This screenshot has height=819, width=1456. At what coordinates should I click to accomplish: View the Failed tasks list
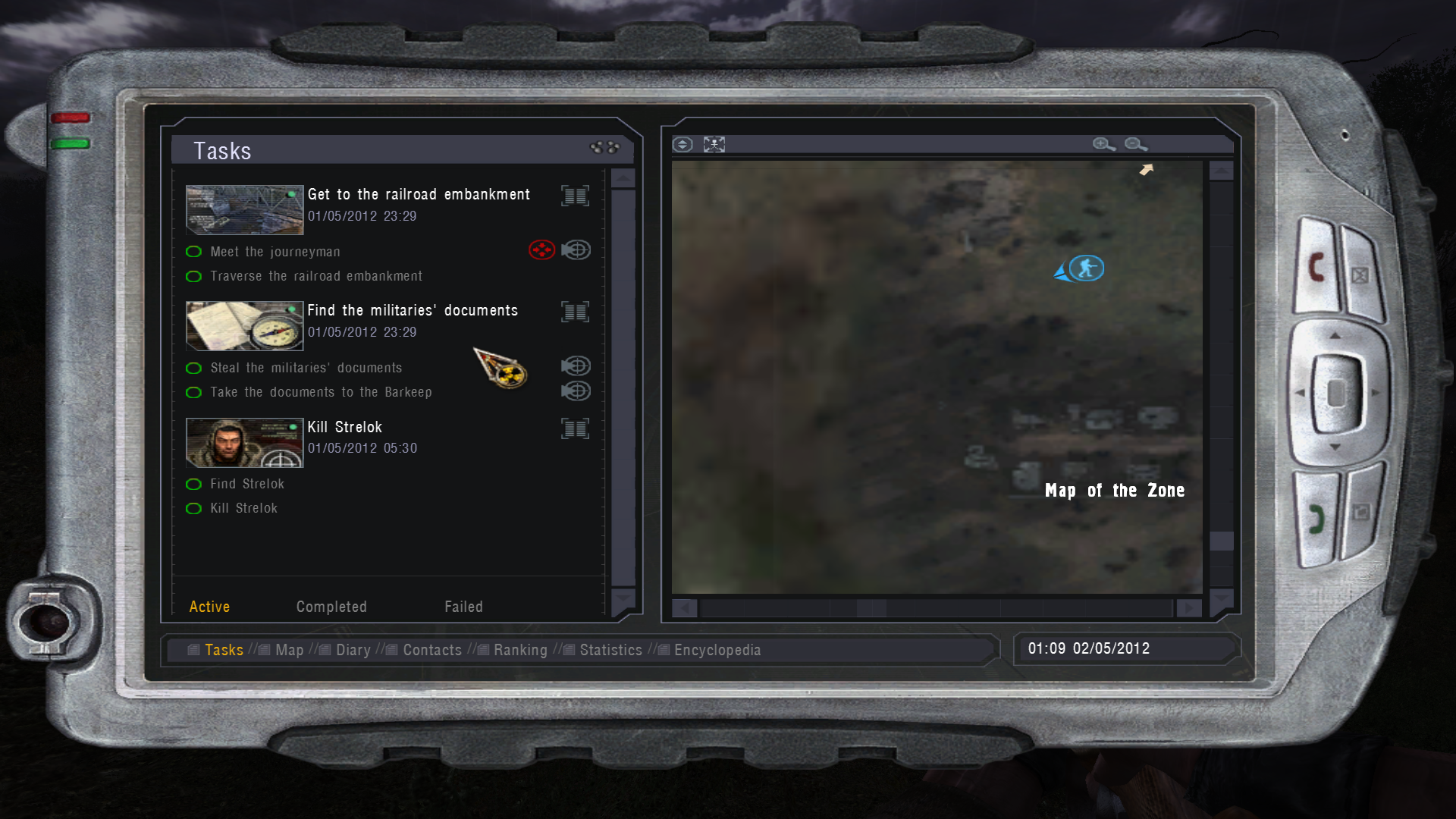(x=463, y=607)
